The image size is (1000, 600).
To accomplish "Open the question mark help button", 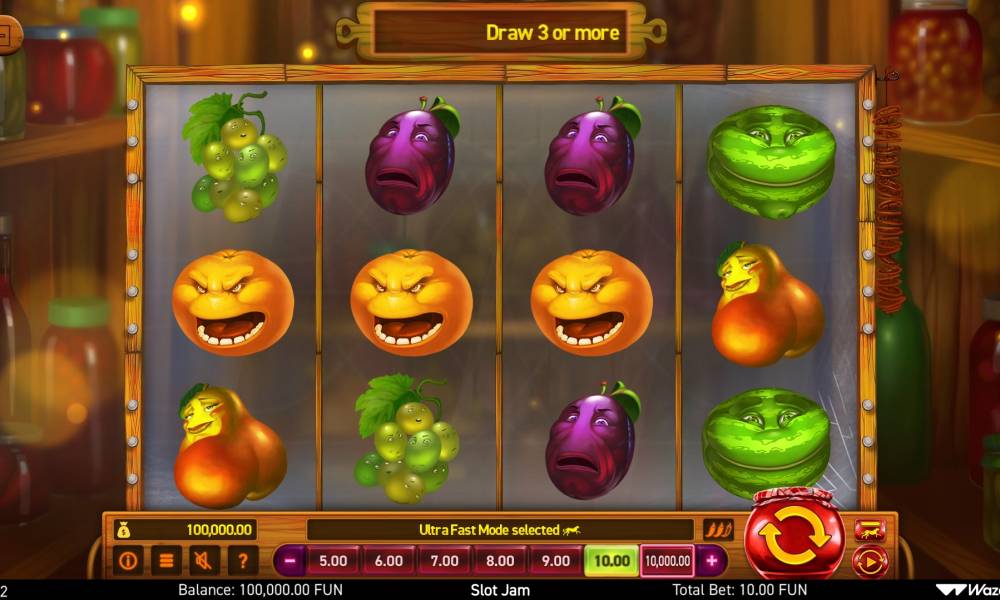I will coord(241,560).
